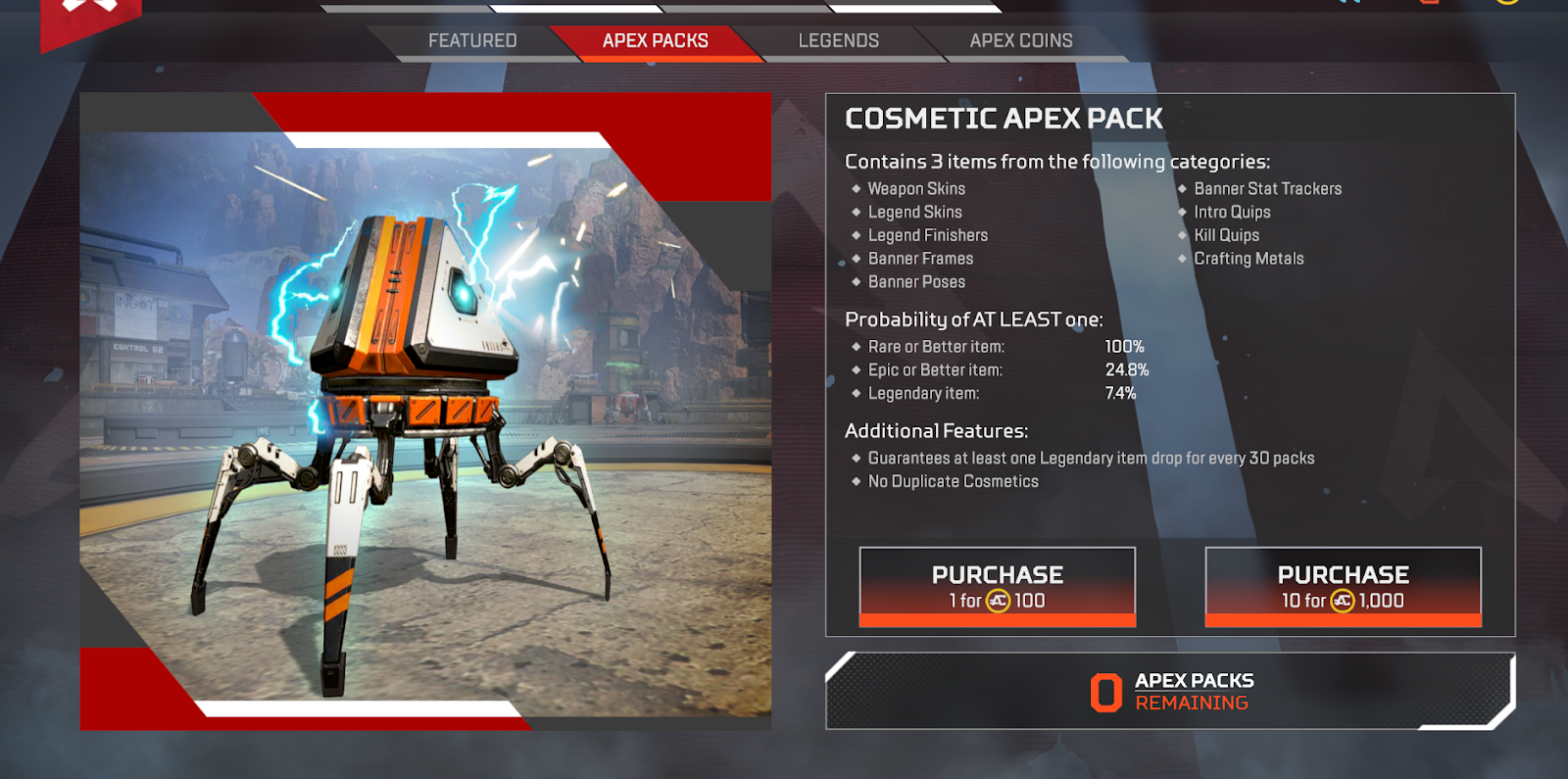Purchase 1 Apex Pack for 100 coins
This screenshot has width=1568, height=779.
pyautogui.click(x=997, y=586)
